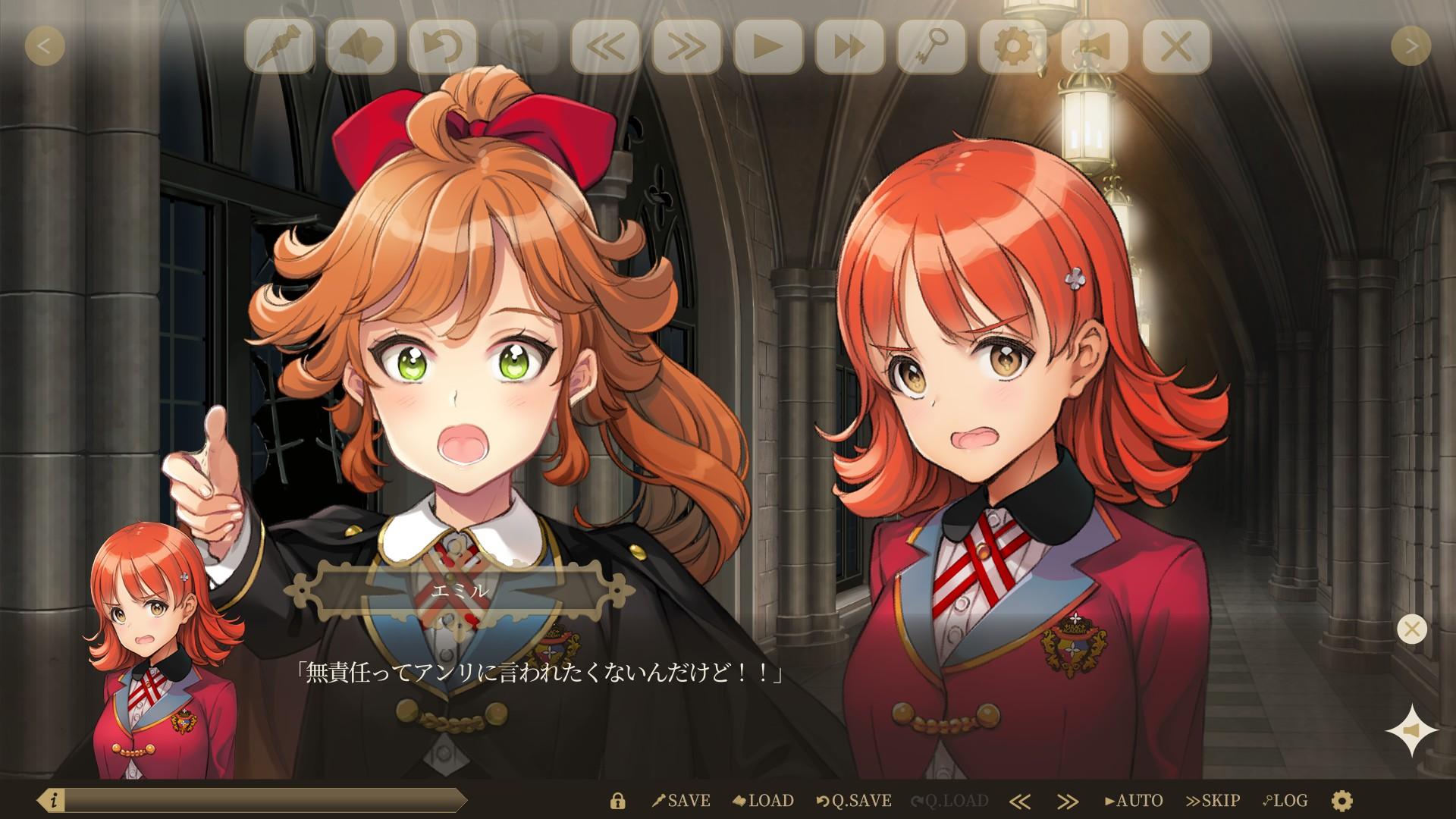Image resolution: width=1456 pixels, height=819 pixels.
Task: Open the bottom-right gear configuration icon
Action: point(1342,799)
